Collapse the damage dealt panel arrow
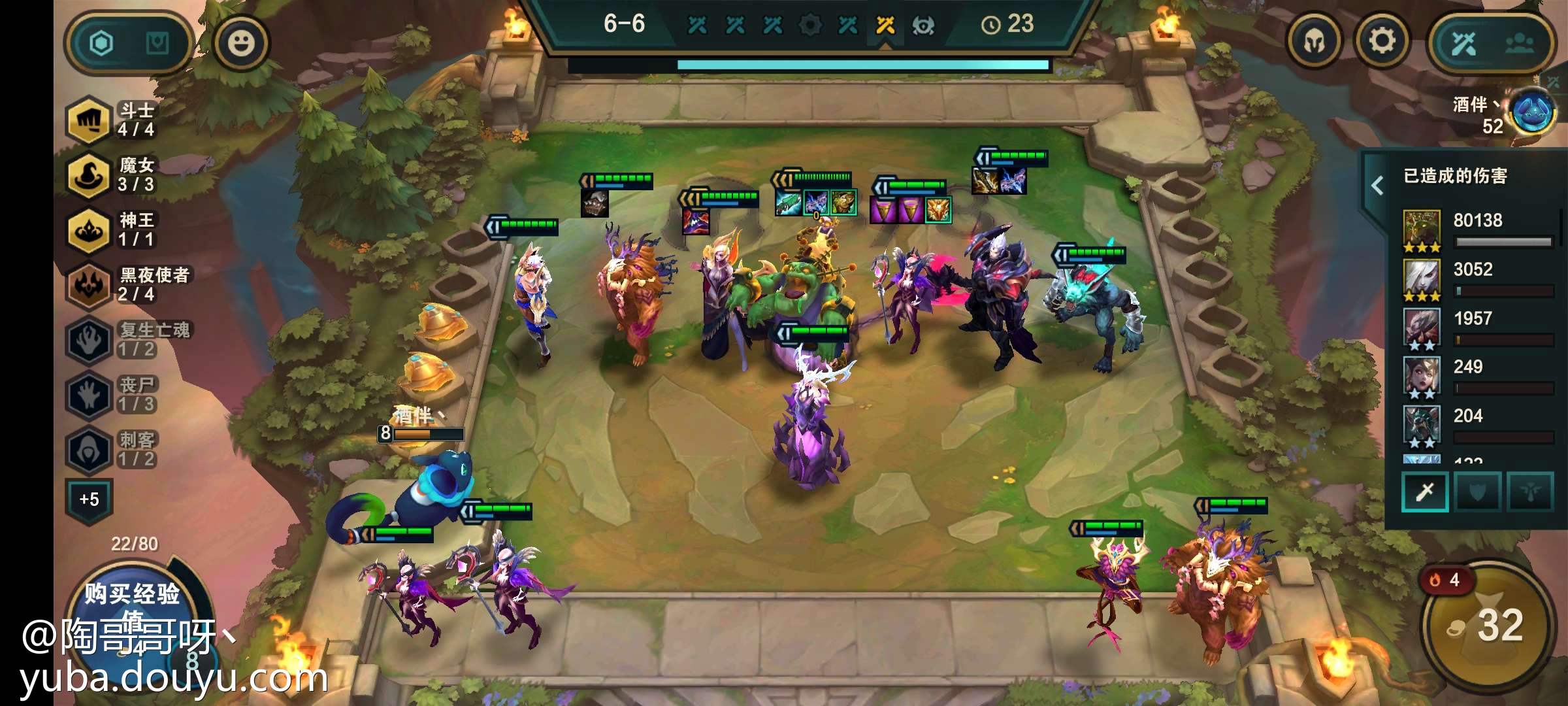 pos(1377,186)
